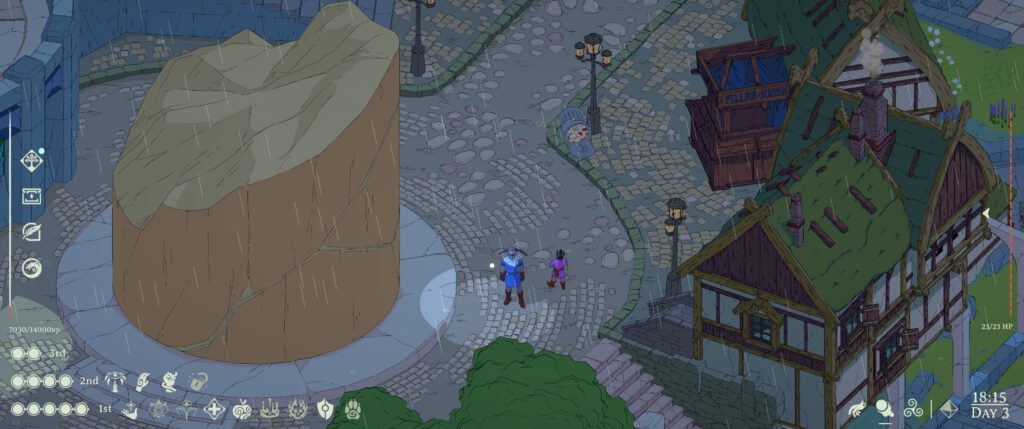Cast the flaming face spell
The height and width of the screenshot is (429, 1024).
pyautogui.click(x=298, y=409)
